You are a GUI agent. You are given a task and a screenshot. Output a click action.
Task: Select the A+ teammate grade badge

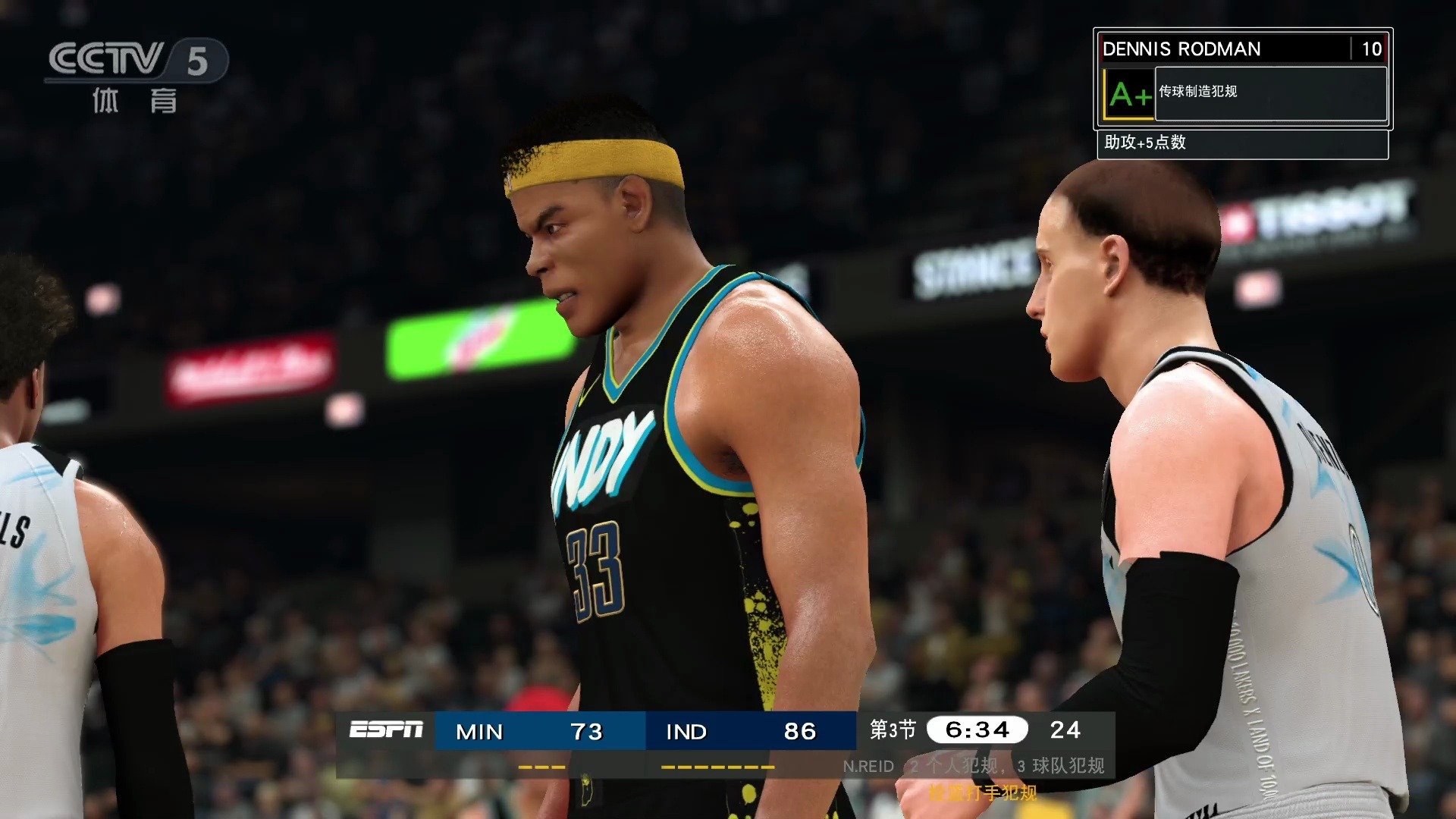(x=1128, y=95)
